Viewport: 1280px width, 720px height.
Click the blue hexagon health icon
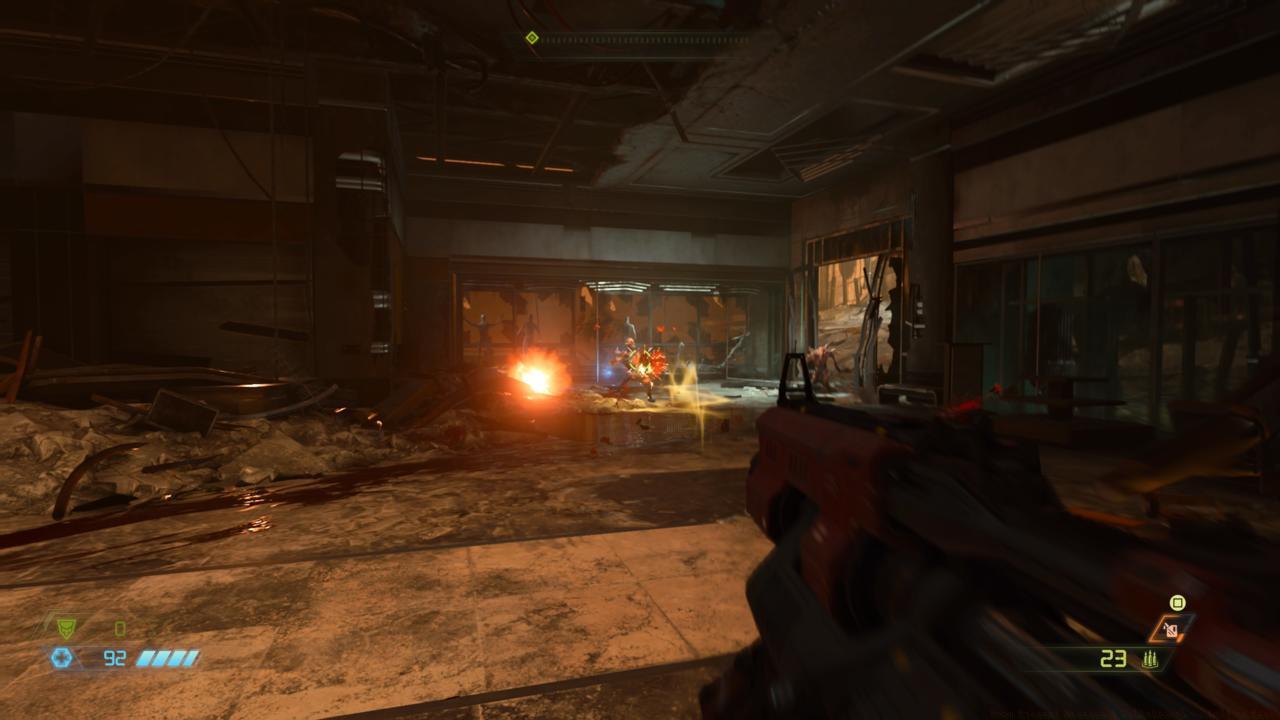coord(62,657)
